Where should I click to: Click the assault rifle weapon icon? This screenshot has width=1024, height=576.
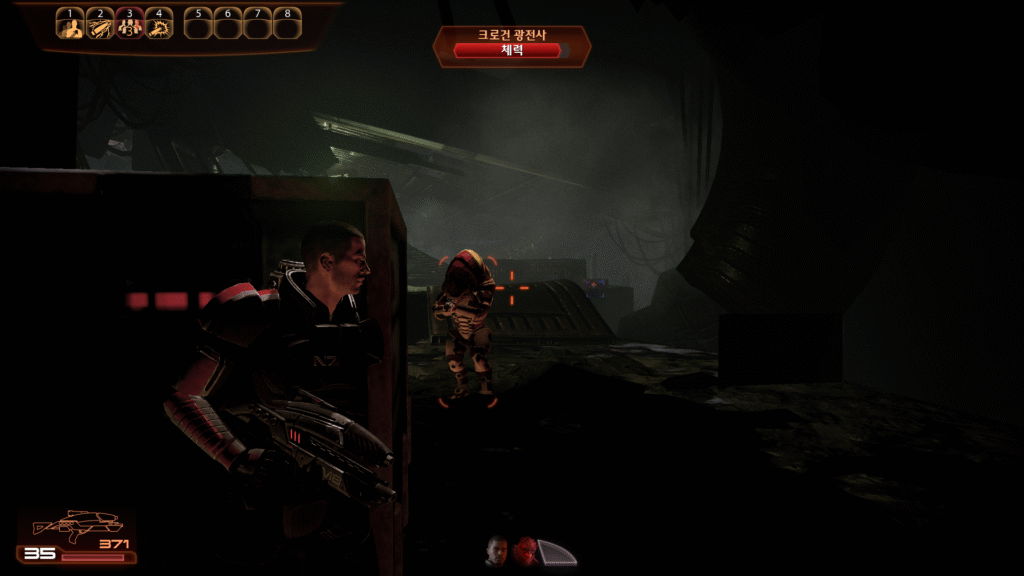pos(77,526)
